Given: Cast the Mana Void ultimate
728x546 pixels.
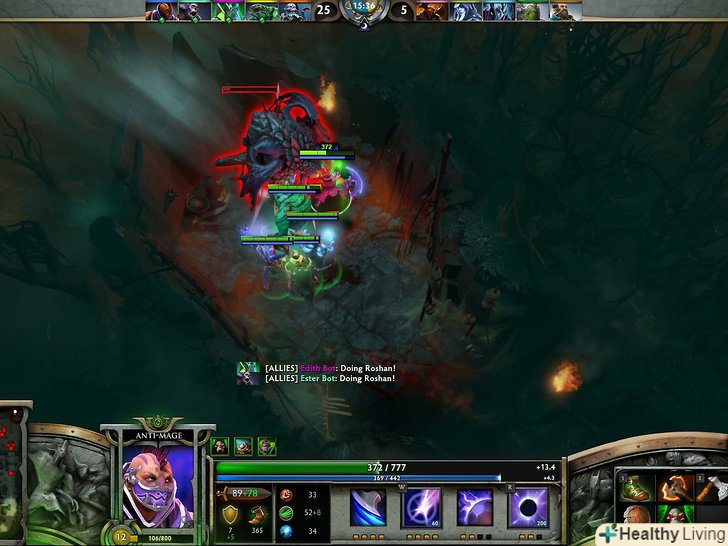Looking at the screenshot, I should click(527, 508).
